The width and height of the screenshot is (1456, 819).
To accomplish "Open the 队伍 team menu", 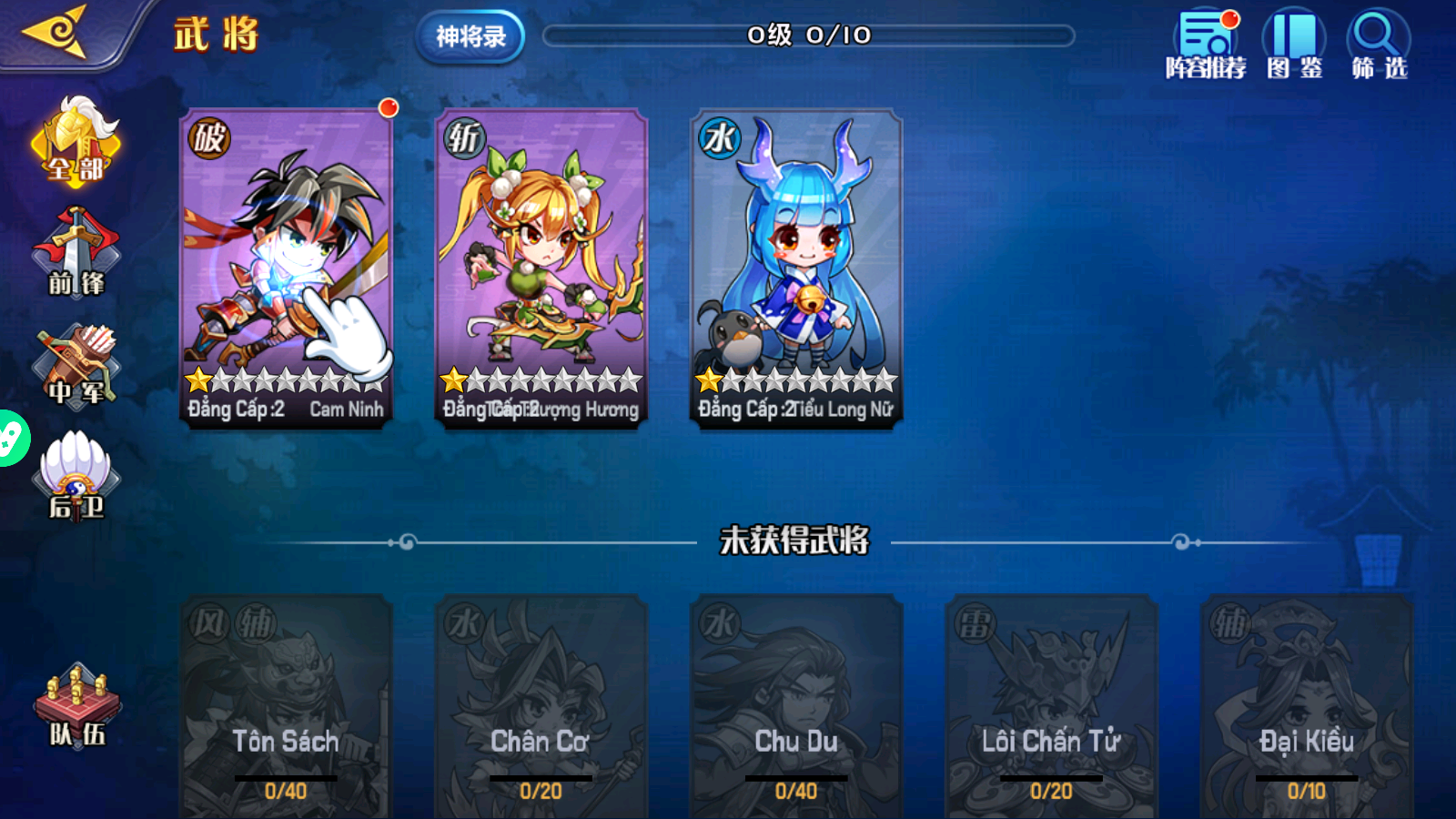I will 77,707.
